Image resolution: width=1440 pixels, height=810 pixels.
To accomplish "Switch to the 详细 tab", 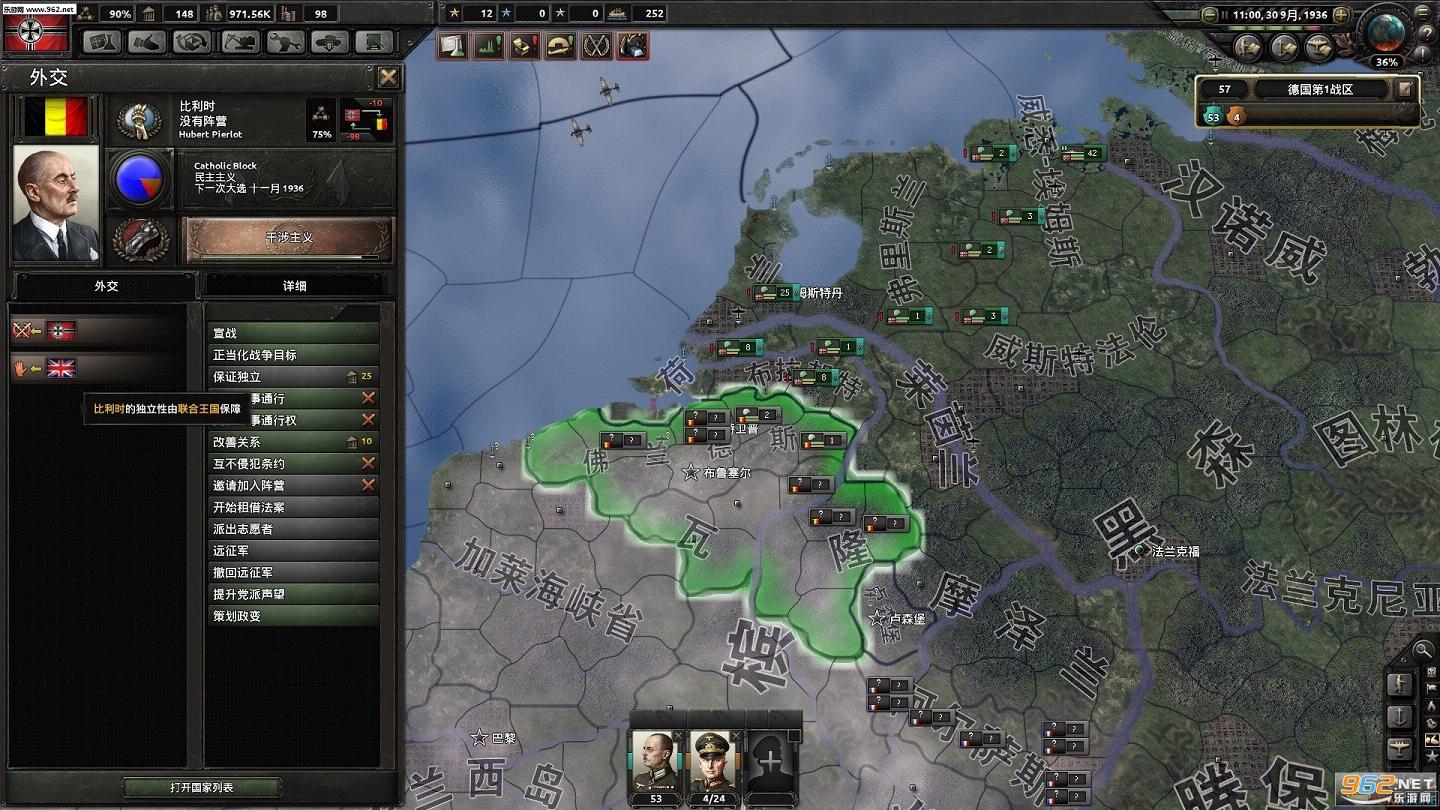I will [x=294, y=286].
